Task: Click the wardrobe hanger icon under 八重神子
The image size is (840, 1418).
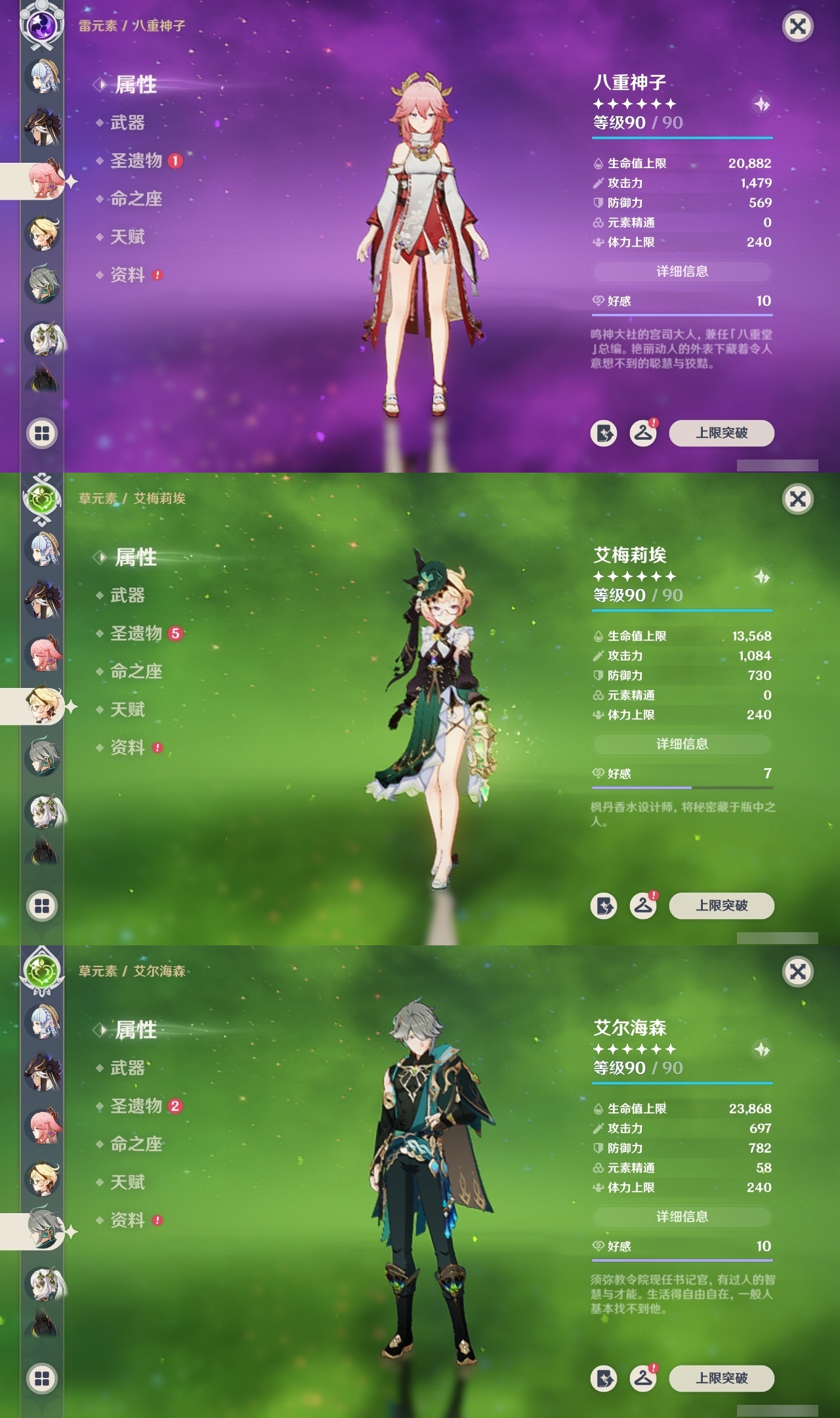Action: coord(645,433)
